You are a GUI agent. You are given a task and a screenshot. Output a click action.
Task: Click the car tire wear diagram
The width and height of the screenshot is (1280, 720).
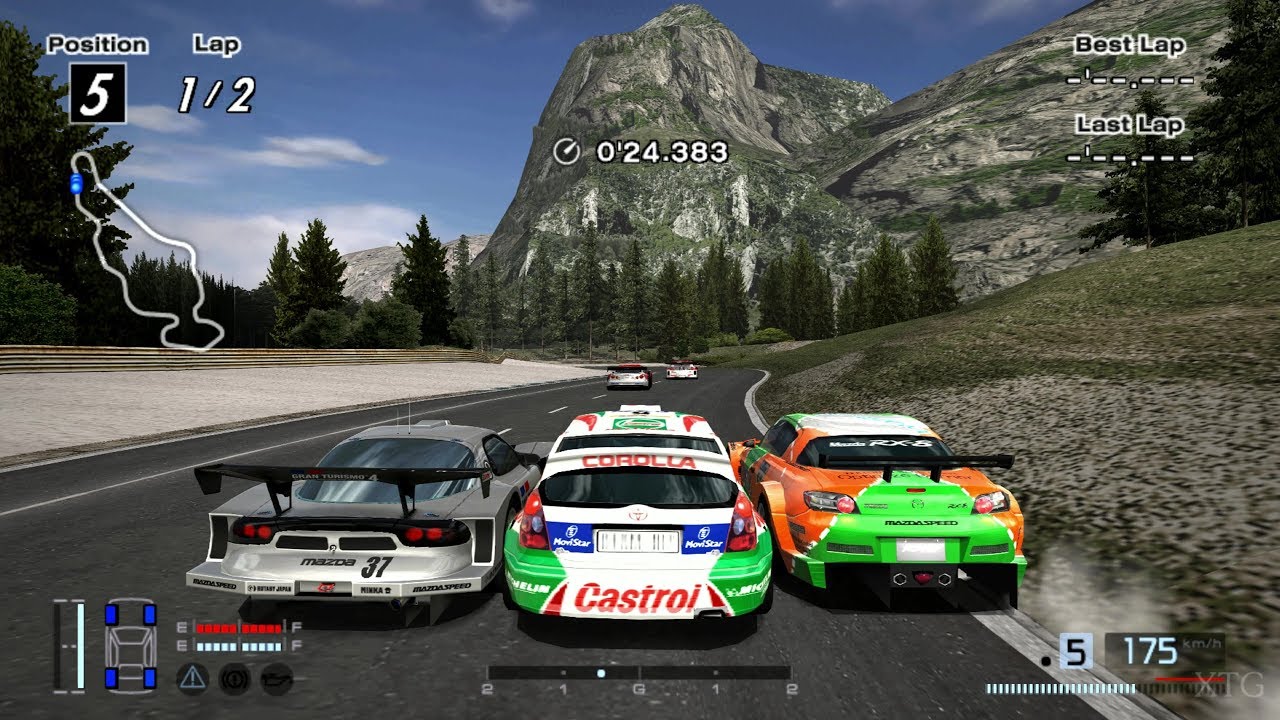click(x=130, y=645)
